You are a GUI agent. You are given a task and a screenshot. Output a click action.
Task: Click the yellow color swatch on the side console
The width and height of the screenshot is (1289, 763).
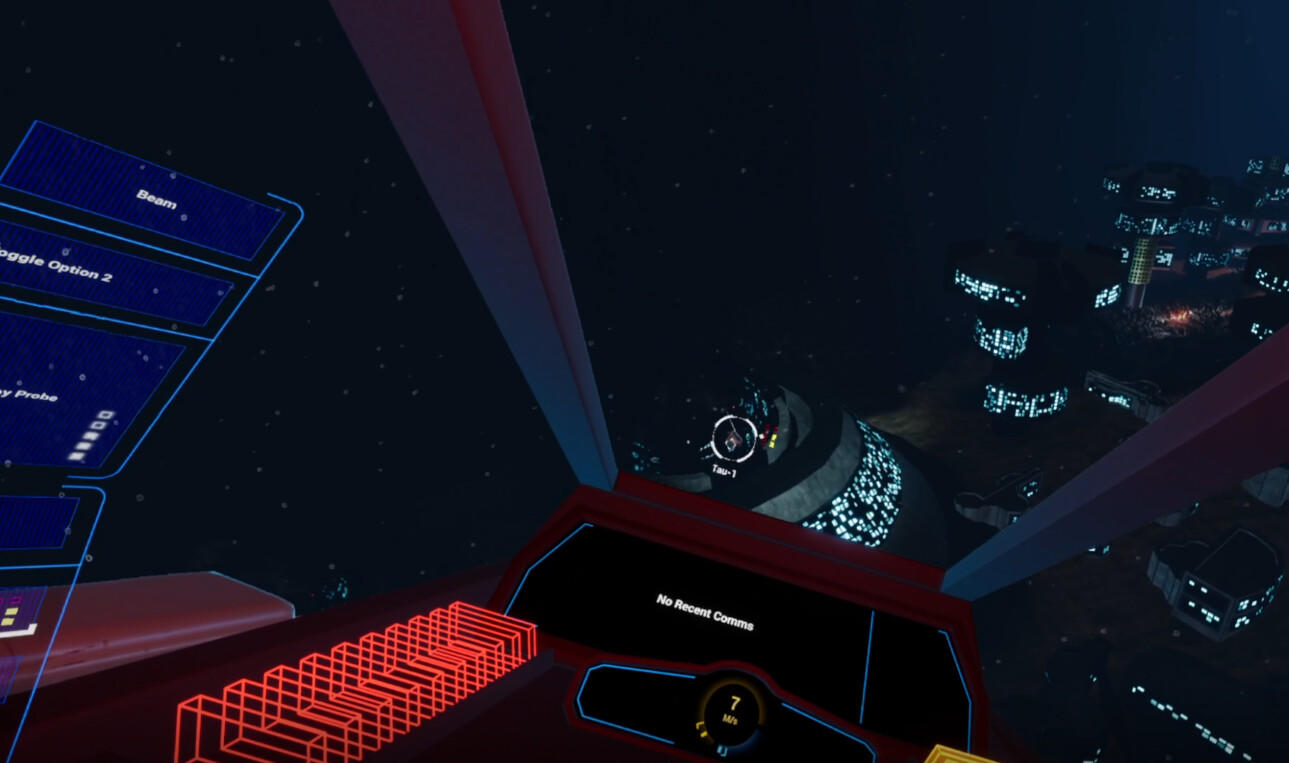pyautogui.click(x=12, y=613)
